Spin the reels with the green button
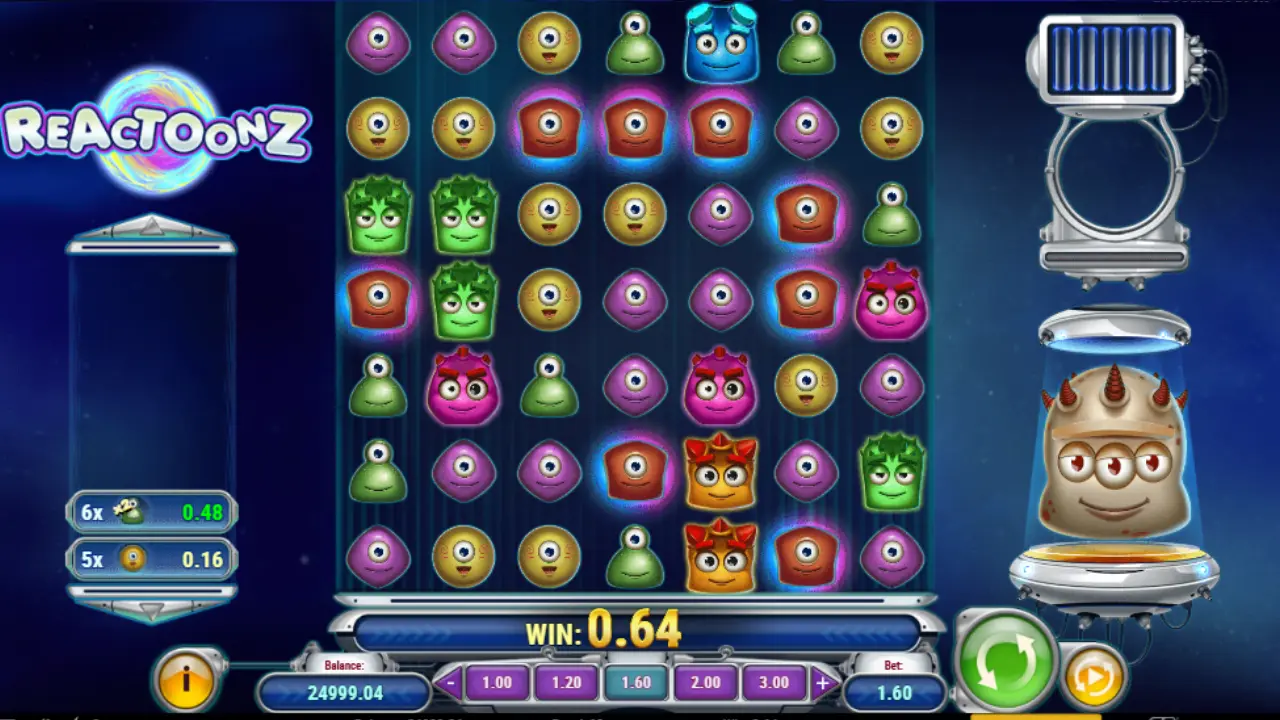1280x720 pixels. (x=1005, y=661)
